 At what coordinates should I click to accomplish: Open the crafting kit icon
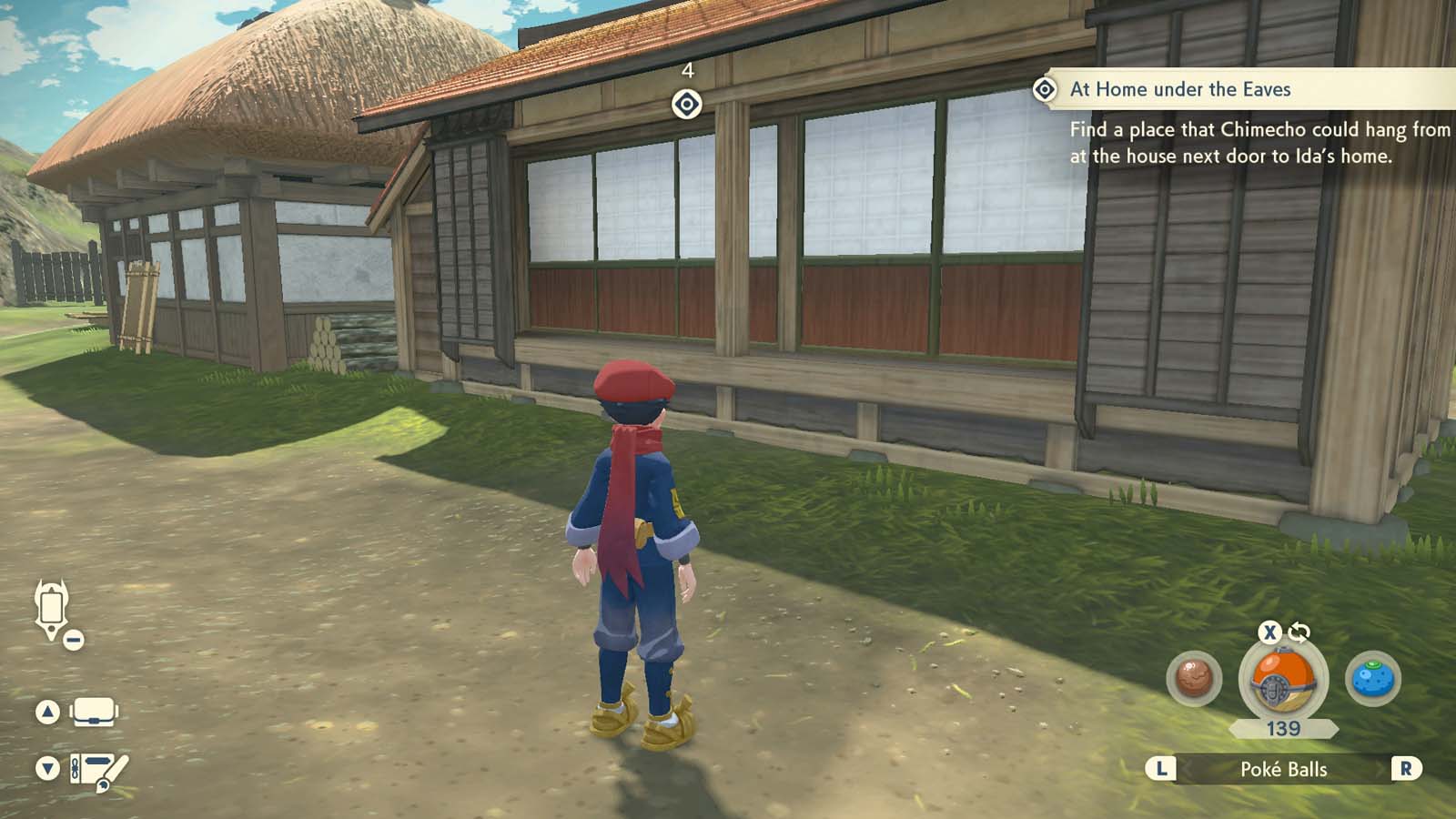point(97,769)
